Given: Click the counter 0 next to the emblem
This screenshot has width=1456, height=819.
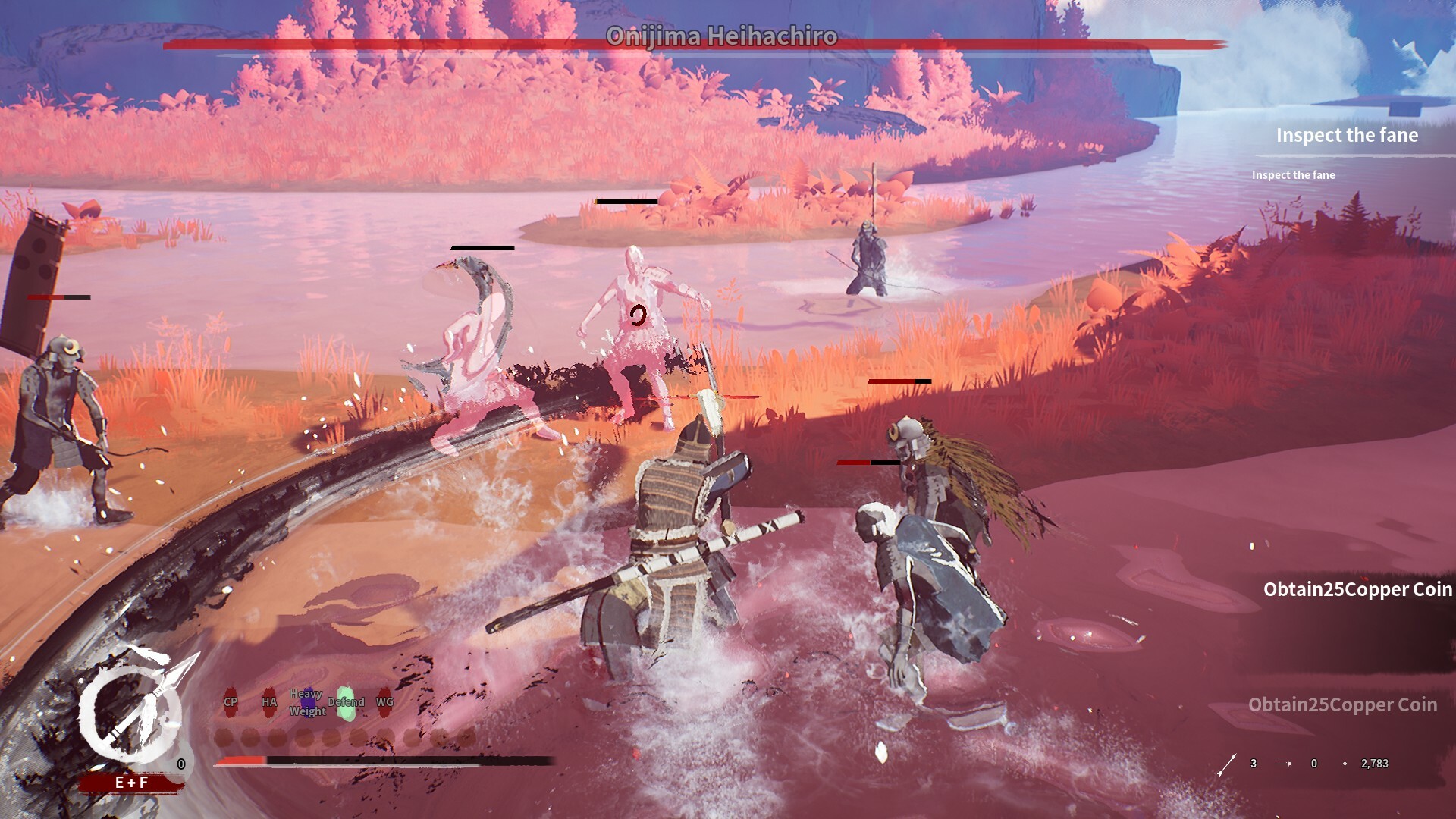Looking at the screenshot, I should coord(182,764).
